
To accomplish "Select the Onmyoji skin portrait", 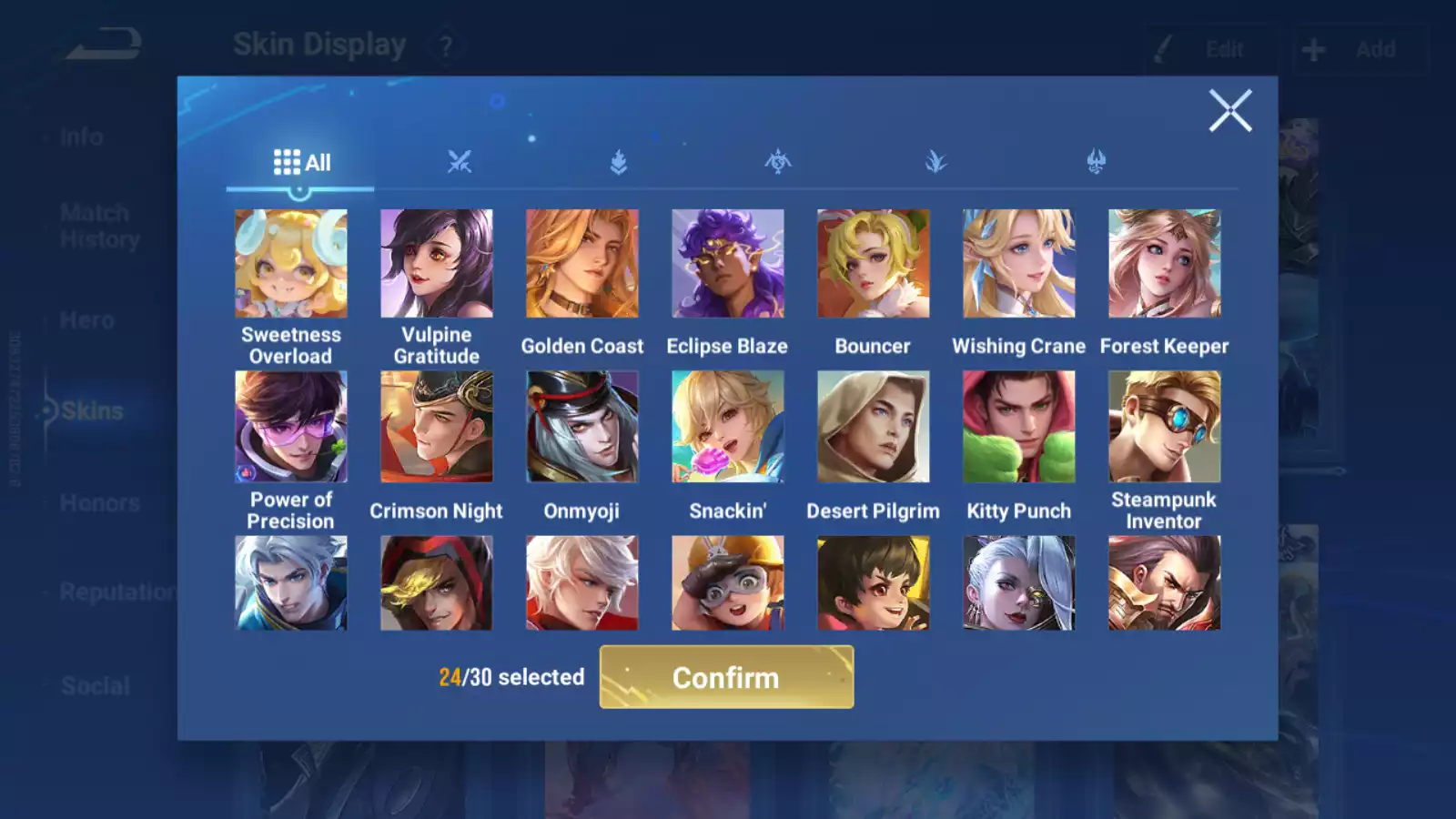I will [x=582, y=427].
